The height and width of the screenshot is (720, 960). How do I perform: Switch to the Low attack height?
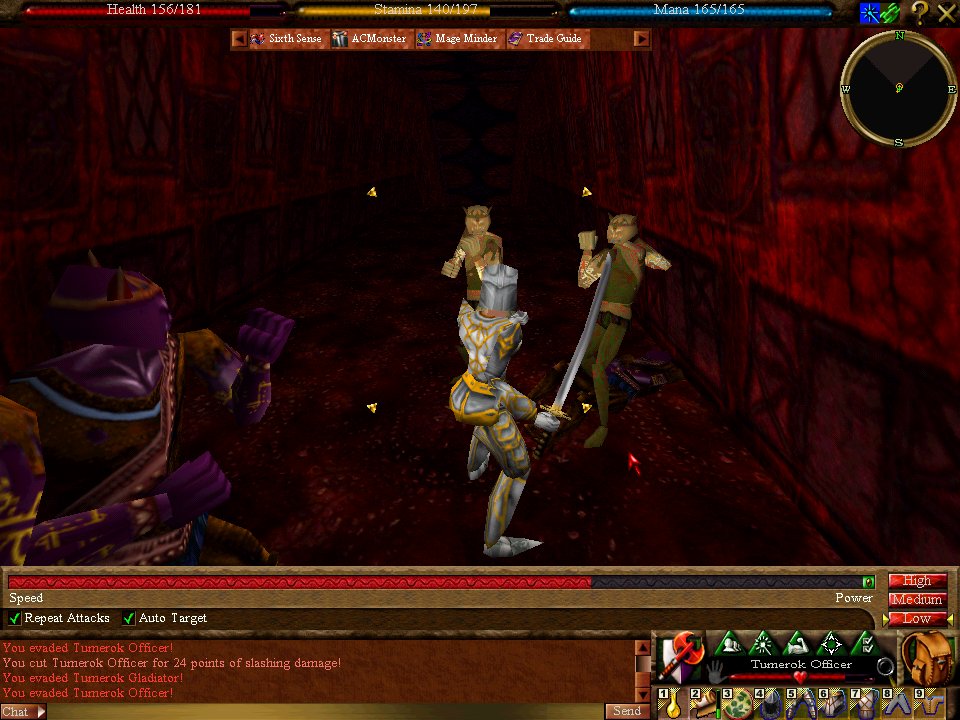(x=916, y=618)
